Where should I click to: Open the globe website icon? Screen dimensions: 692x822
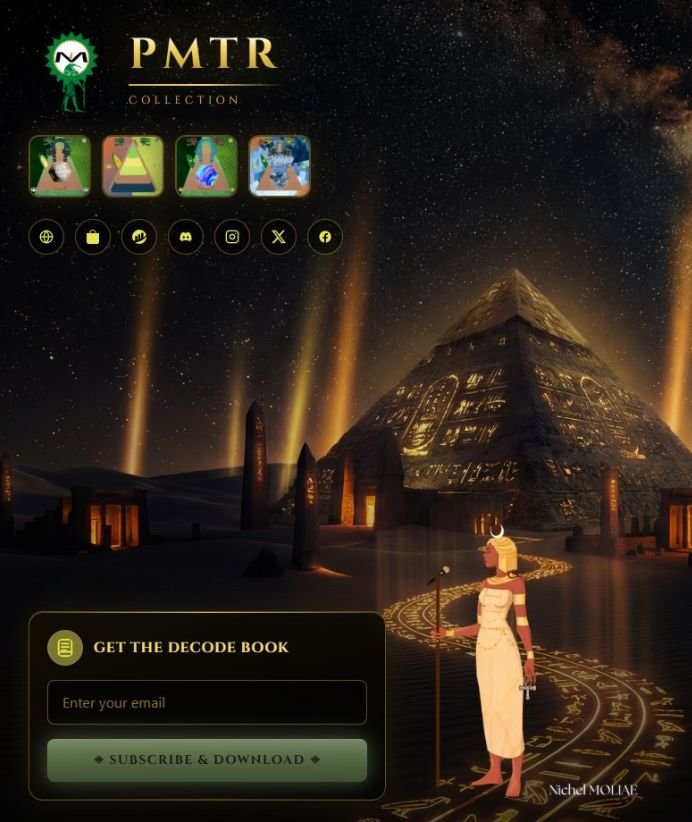click(46, 237)
